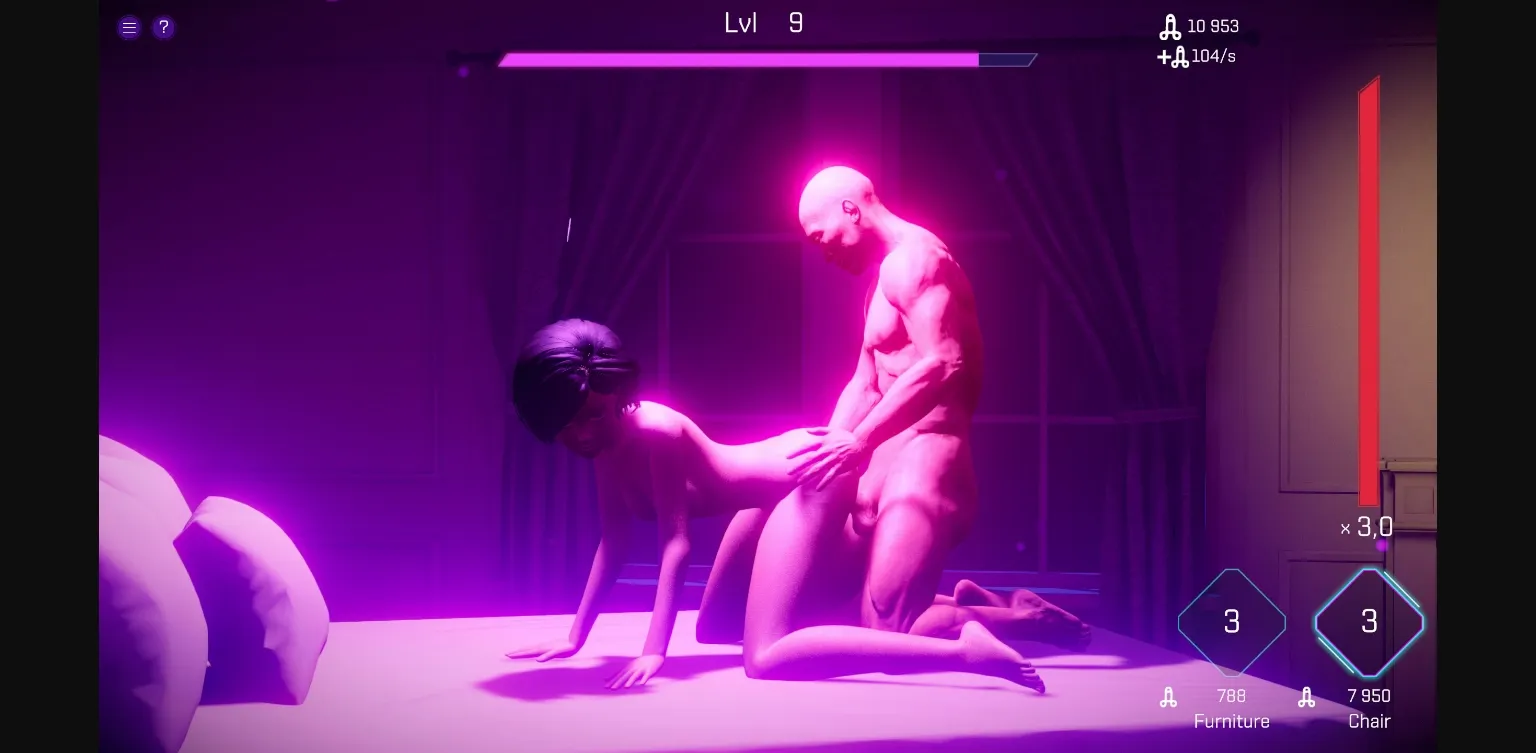Viewport: 1536px width, 753px height.
Task: Click the currency icon beside the 10 953 total
Action: point(1172,27)
